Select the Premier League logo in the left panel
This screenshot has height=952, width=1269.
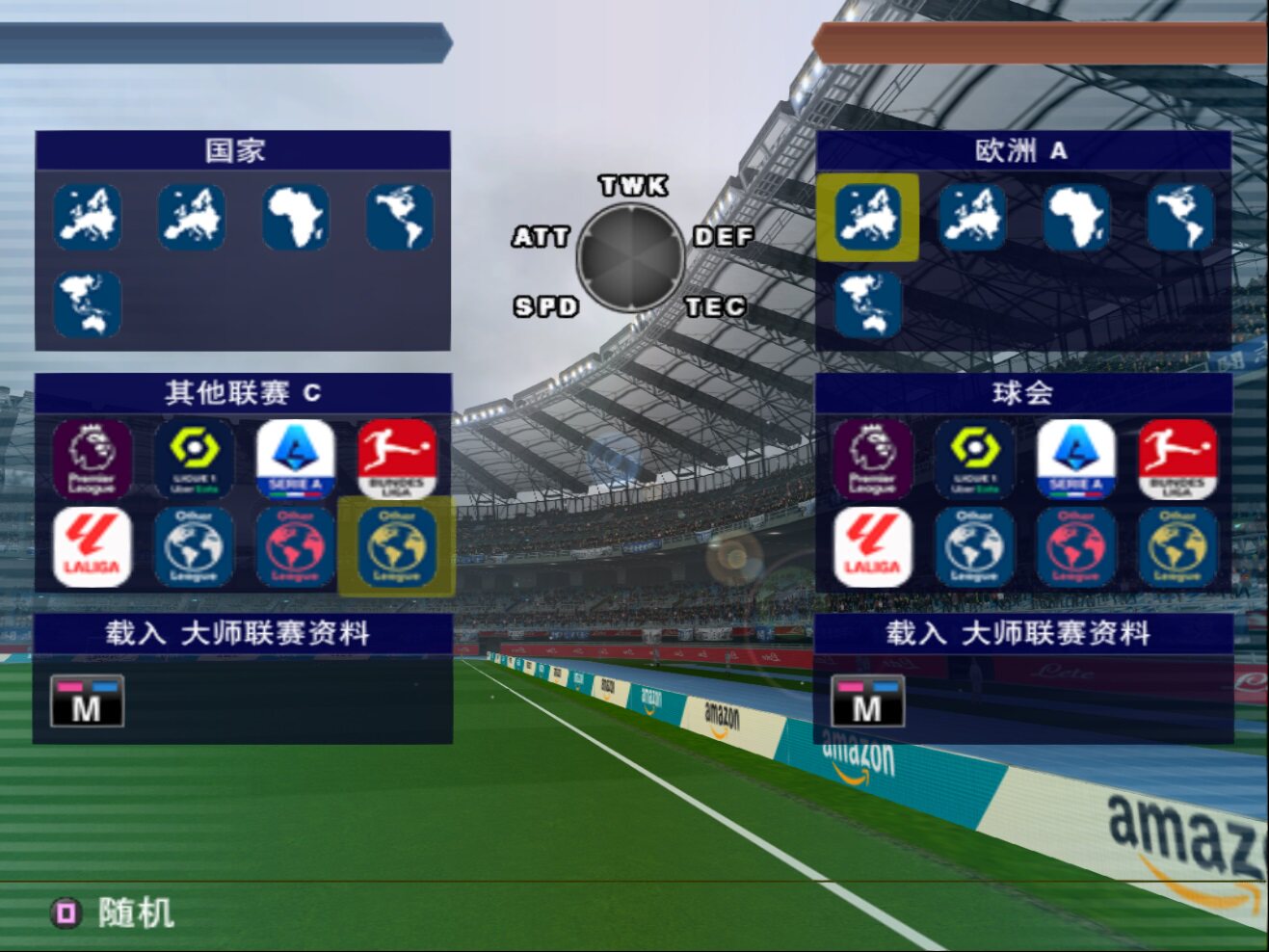point(92,459)
